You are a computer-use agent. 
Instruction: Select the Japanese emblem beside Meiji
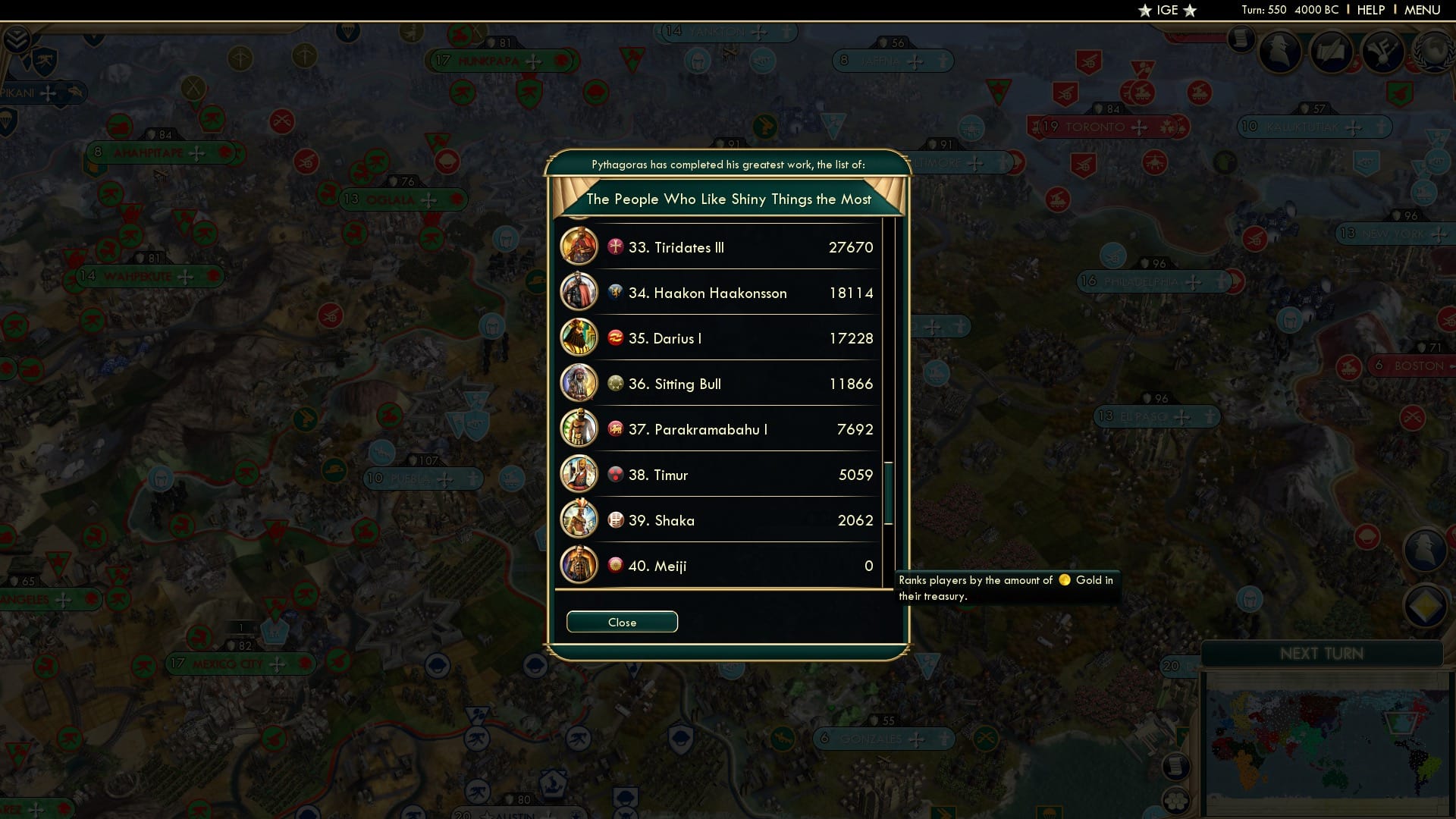616,565
